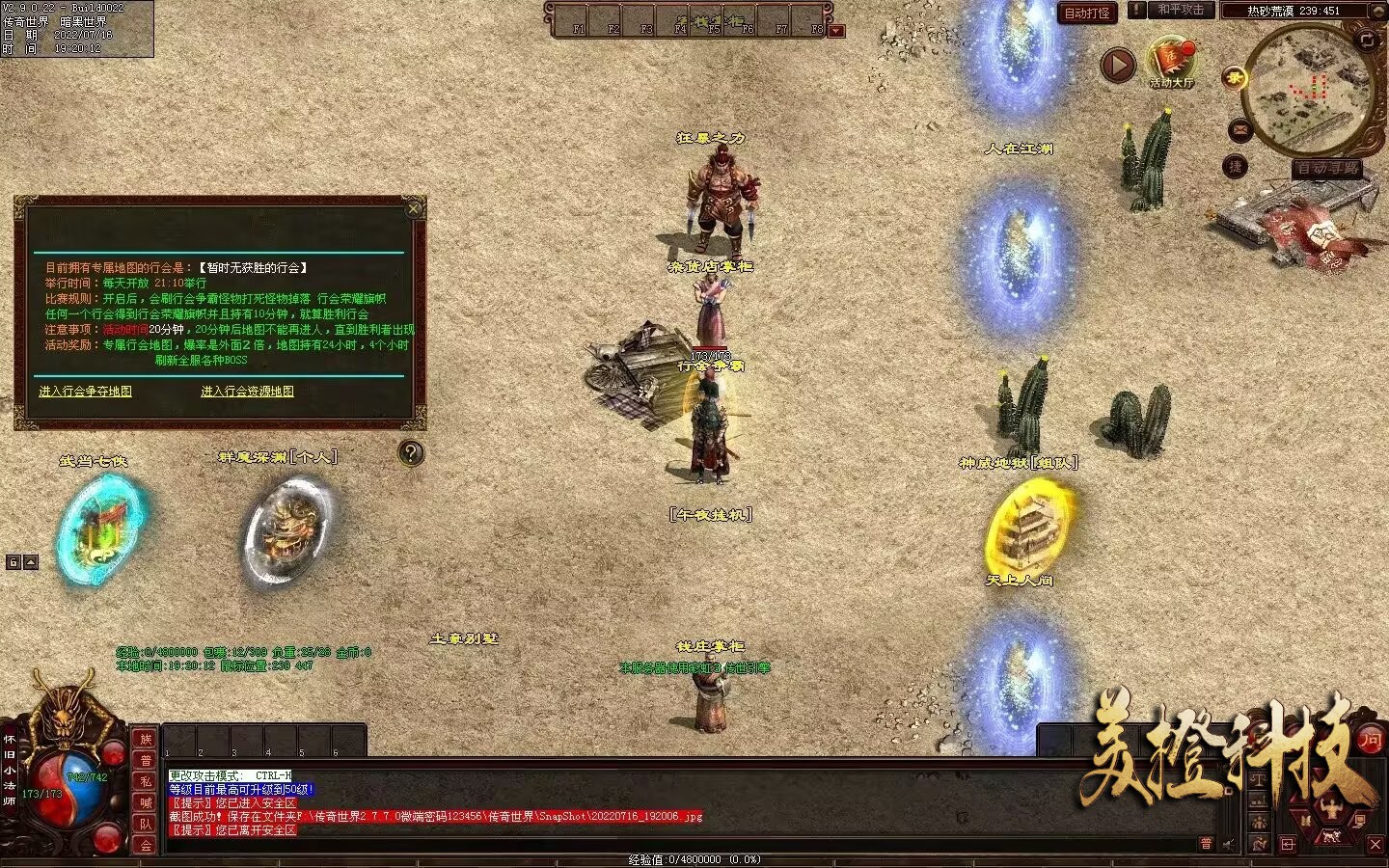The image size is (1389, 868).
Task: Click the minimap refresh arrows button
Action: point(1367,40)
